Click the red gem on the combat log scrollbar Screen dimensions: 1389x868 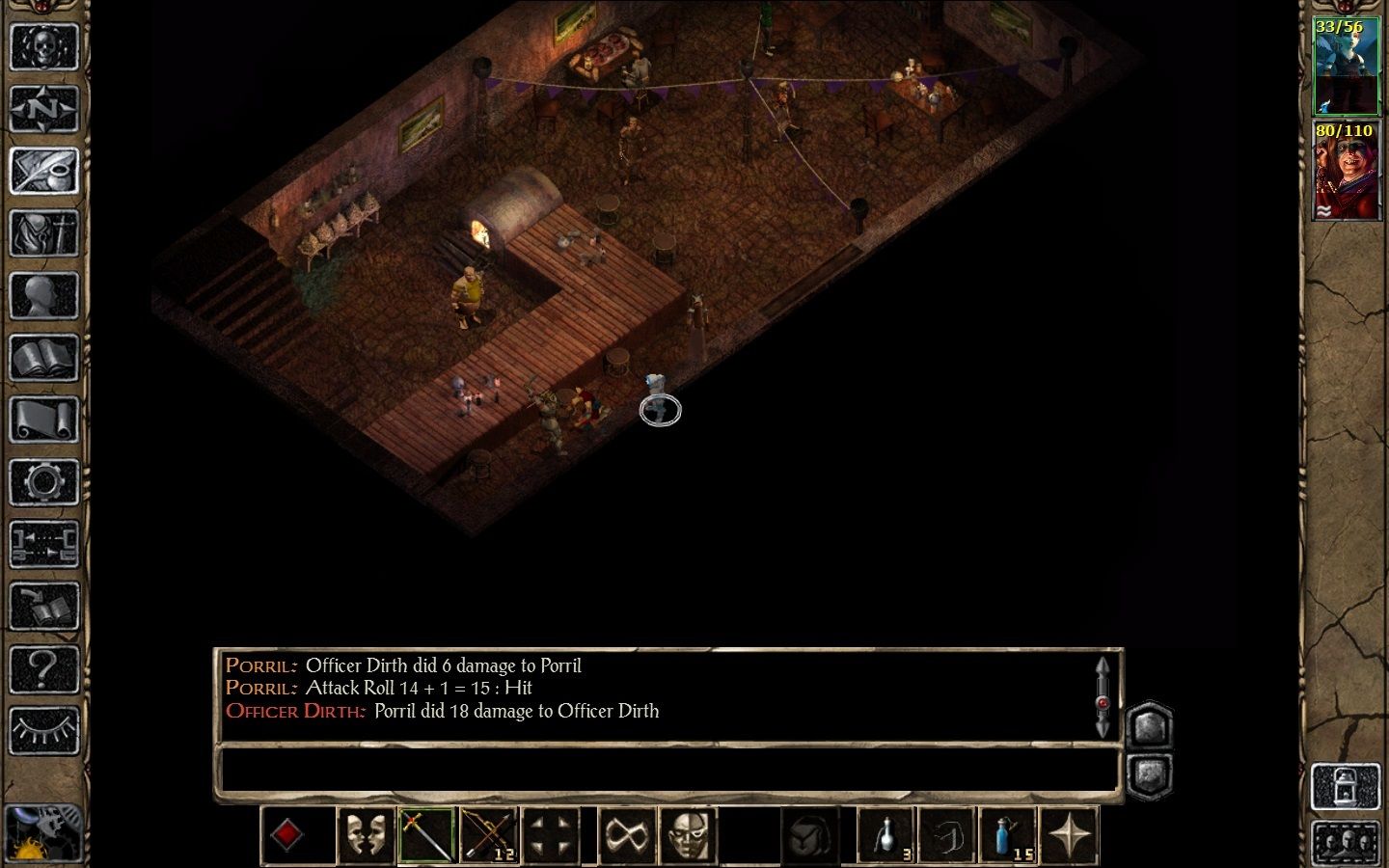[1103, 701]
